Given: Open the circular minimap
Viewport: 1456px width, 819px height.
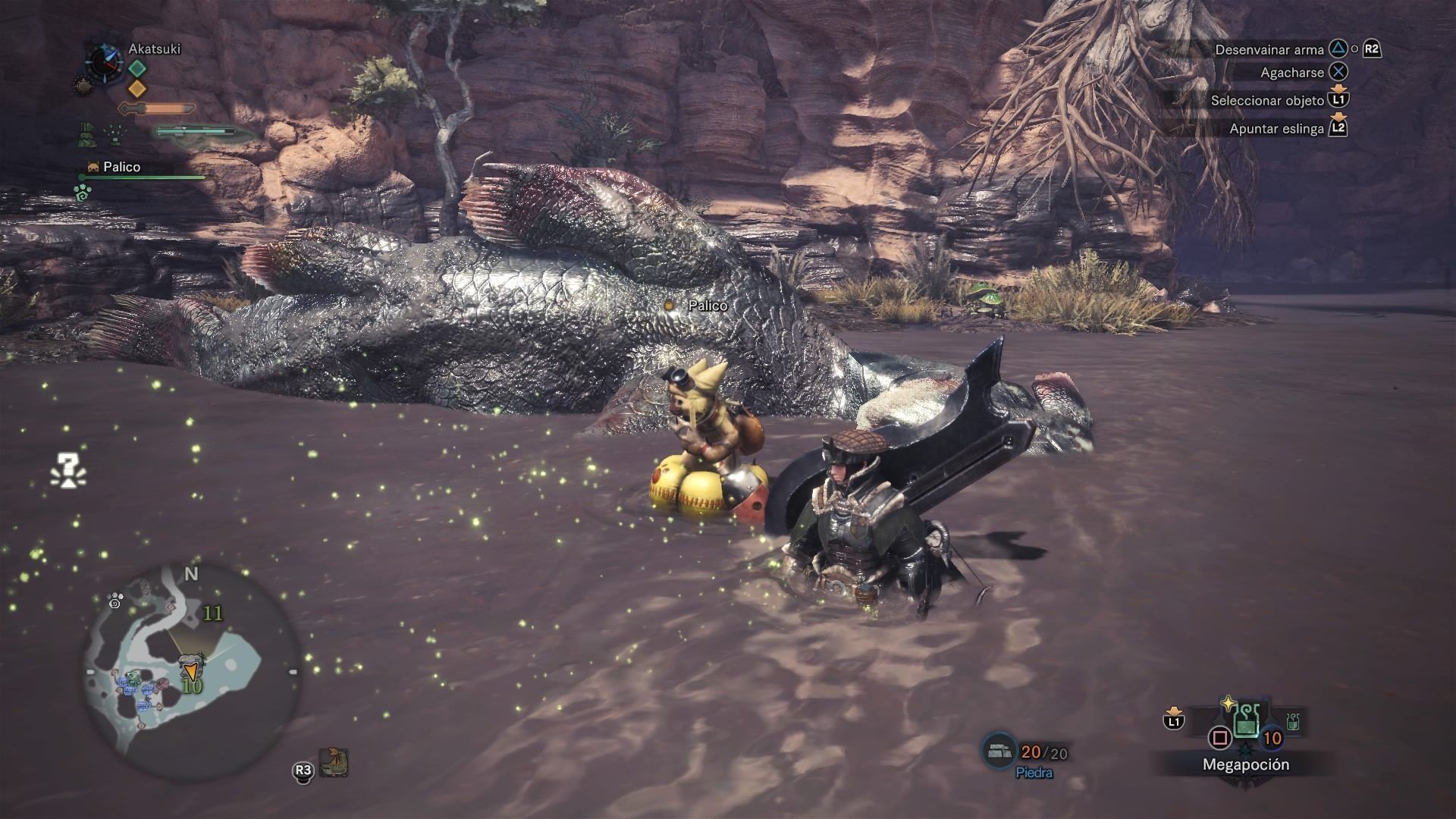Looking at the screenshot, I should tap(190, 671).
